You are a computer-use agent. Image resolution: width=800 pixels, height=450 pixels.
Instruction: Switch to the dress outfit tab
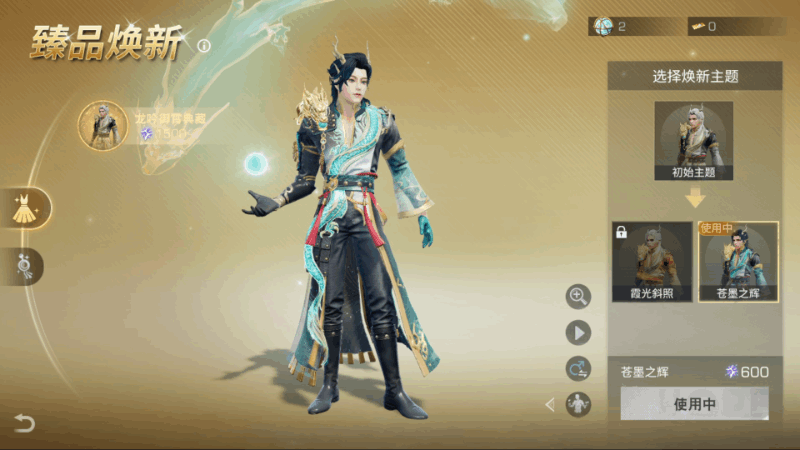tap(24, 208)
